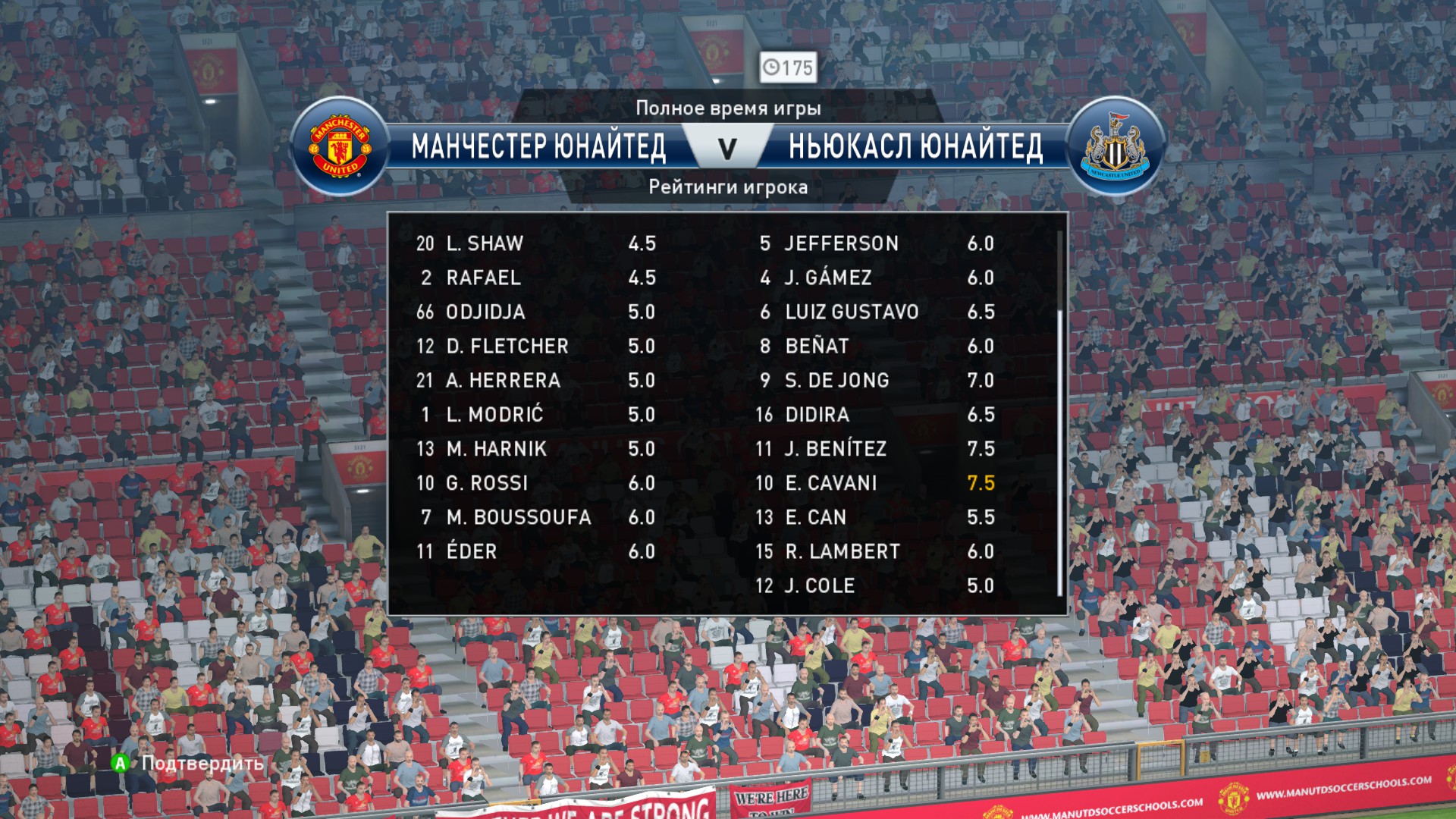Select S. de Jong's rating row
Screen dimensions: 1456x819
876,381
